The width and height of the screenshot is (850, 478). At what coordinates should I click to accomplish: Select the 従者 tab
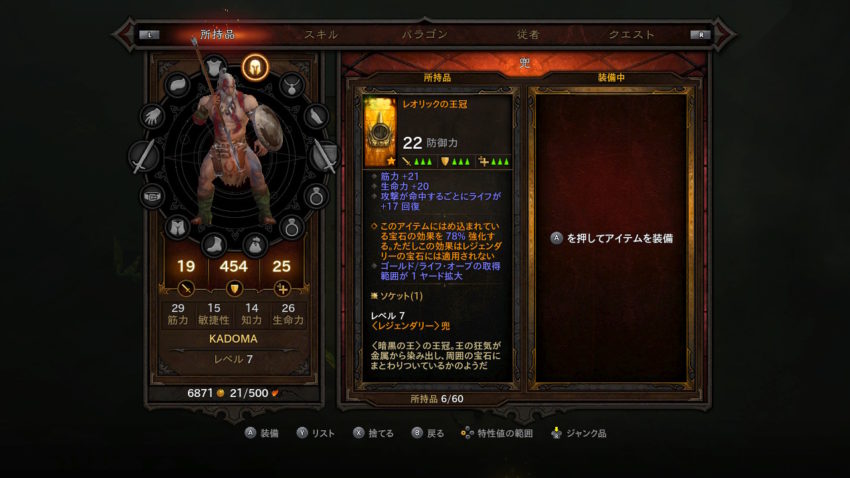(x=528, y=34)
